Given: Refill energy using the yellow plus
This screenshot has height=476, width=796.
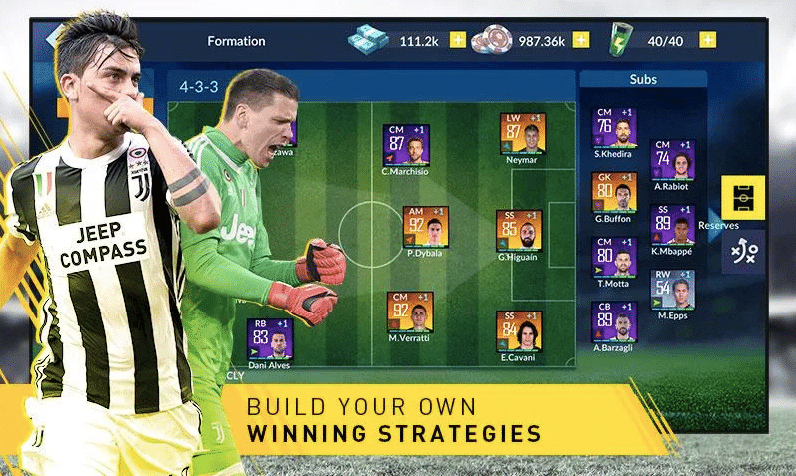Looking at the screenshot, I should (708, 41).
